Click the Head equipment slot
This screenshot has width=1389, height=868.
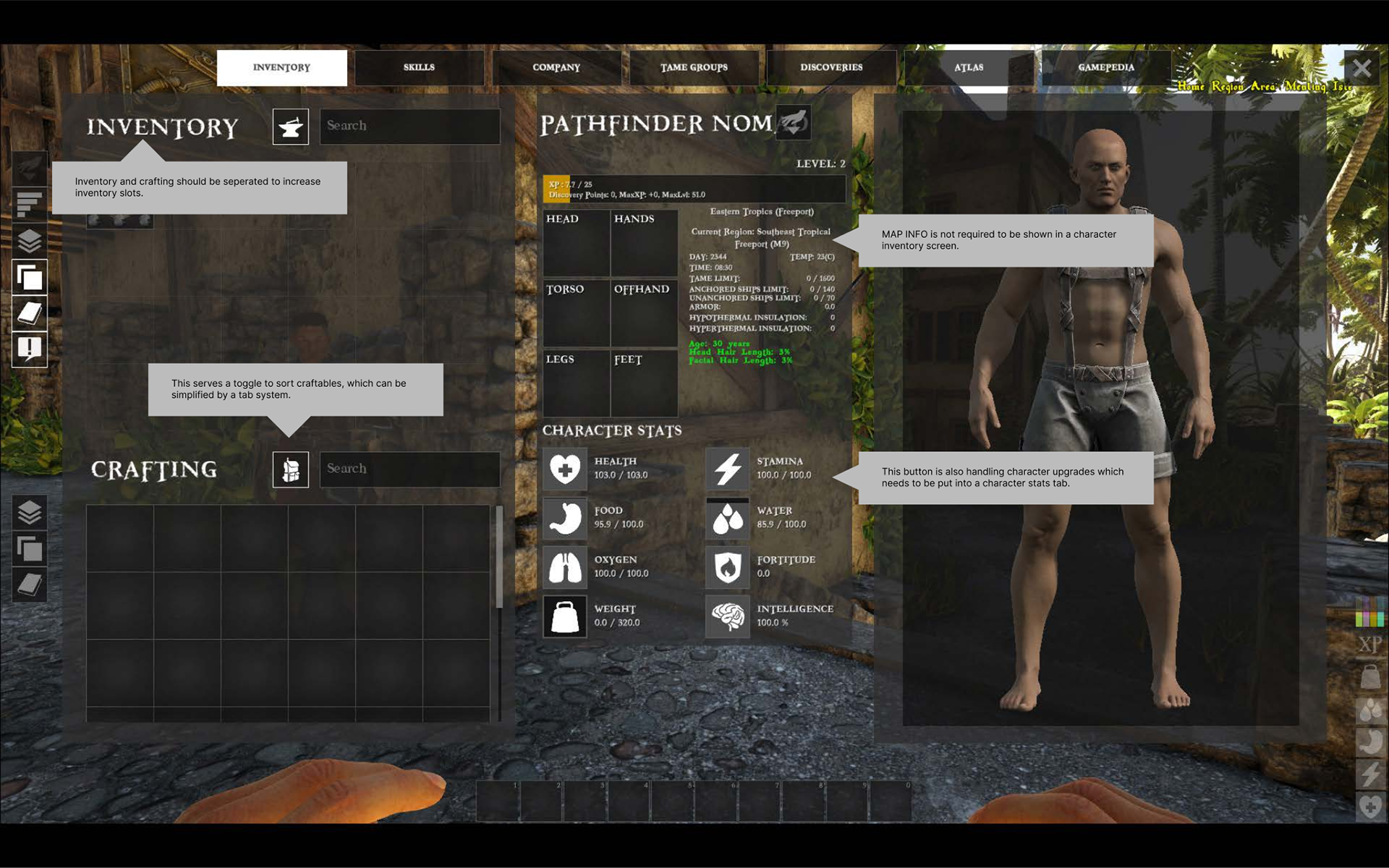pyautogui.click(x=577, y=242)
